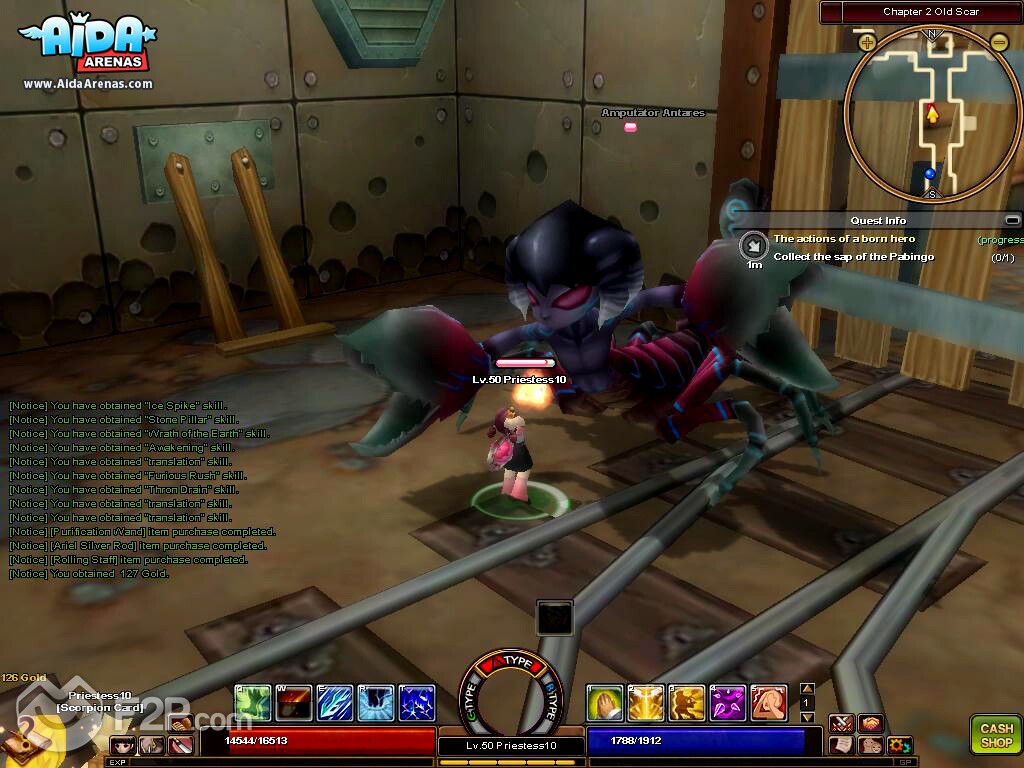1024x768 pixels.
Task: Open the handshake menu icon
Action: tap(871, 723)
